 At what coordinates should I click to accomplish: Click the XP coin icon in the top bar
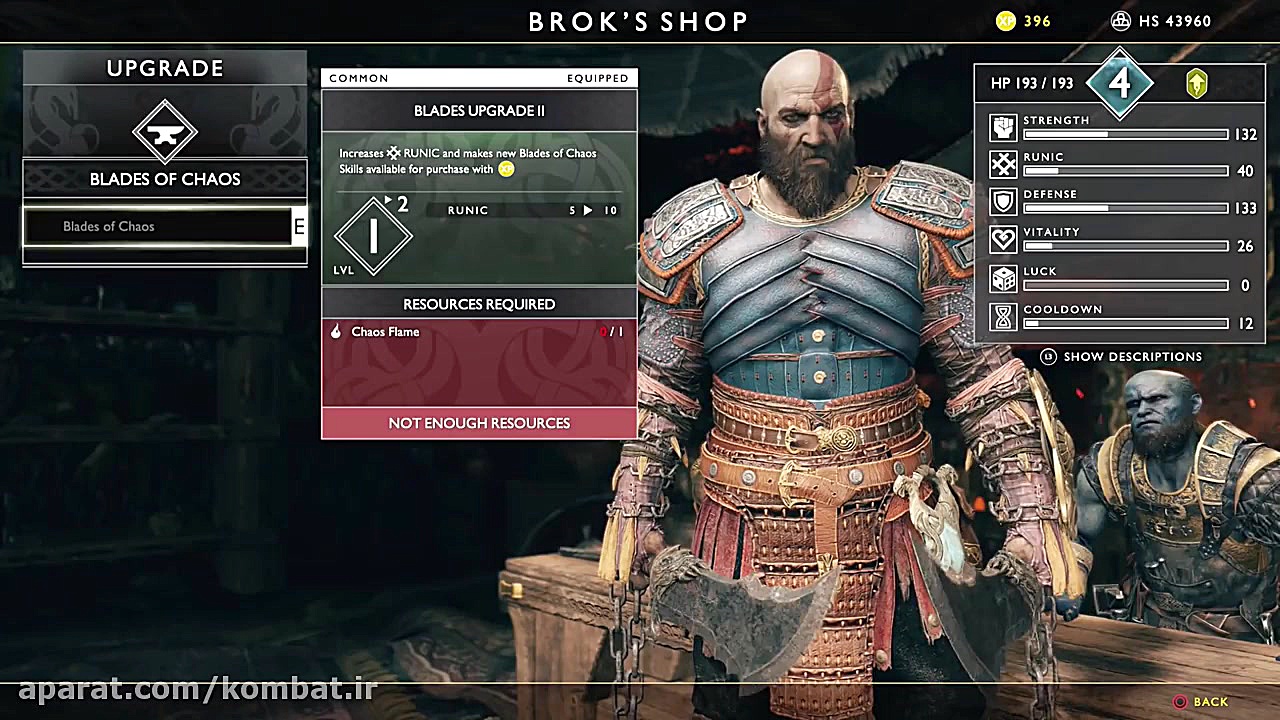pos(1005,20)
